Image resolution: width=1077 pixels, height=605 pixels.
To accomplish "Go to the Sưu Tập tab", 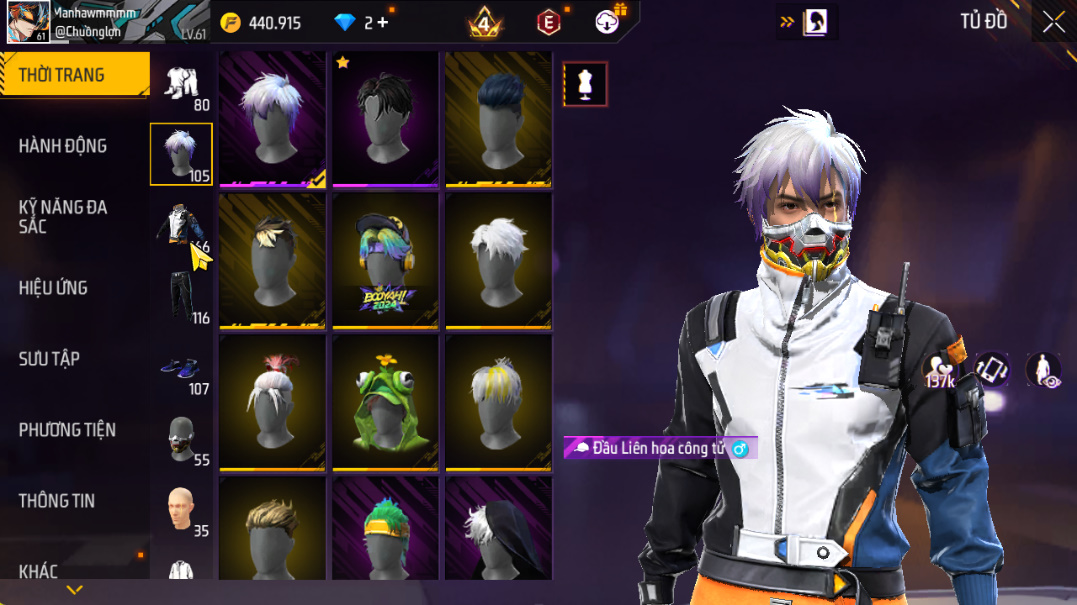I will pos(49,359).
